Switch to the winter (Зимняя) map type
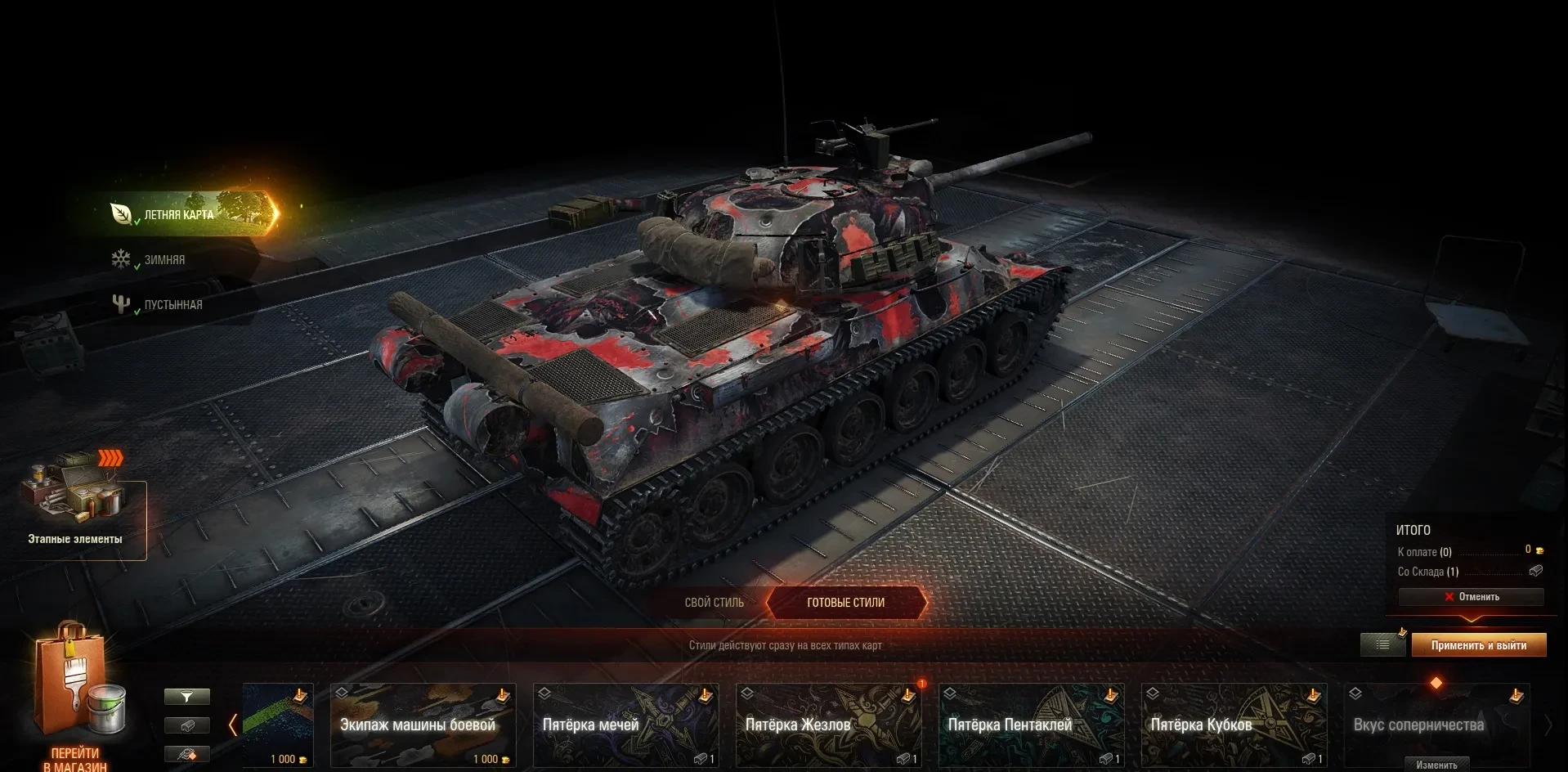Image resolution: width=1568 pixels, height=772 pixels. (x=164, y=260)
